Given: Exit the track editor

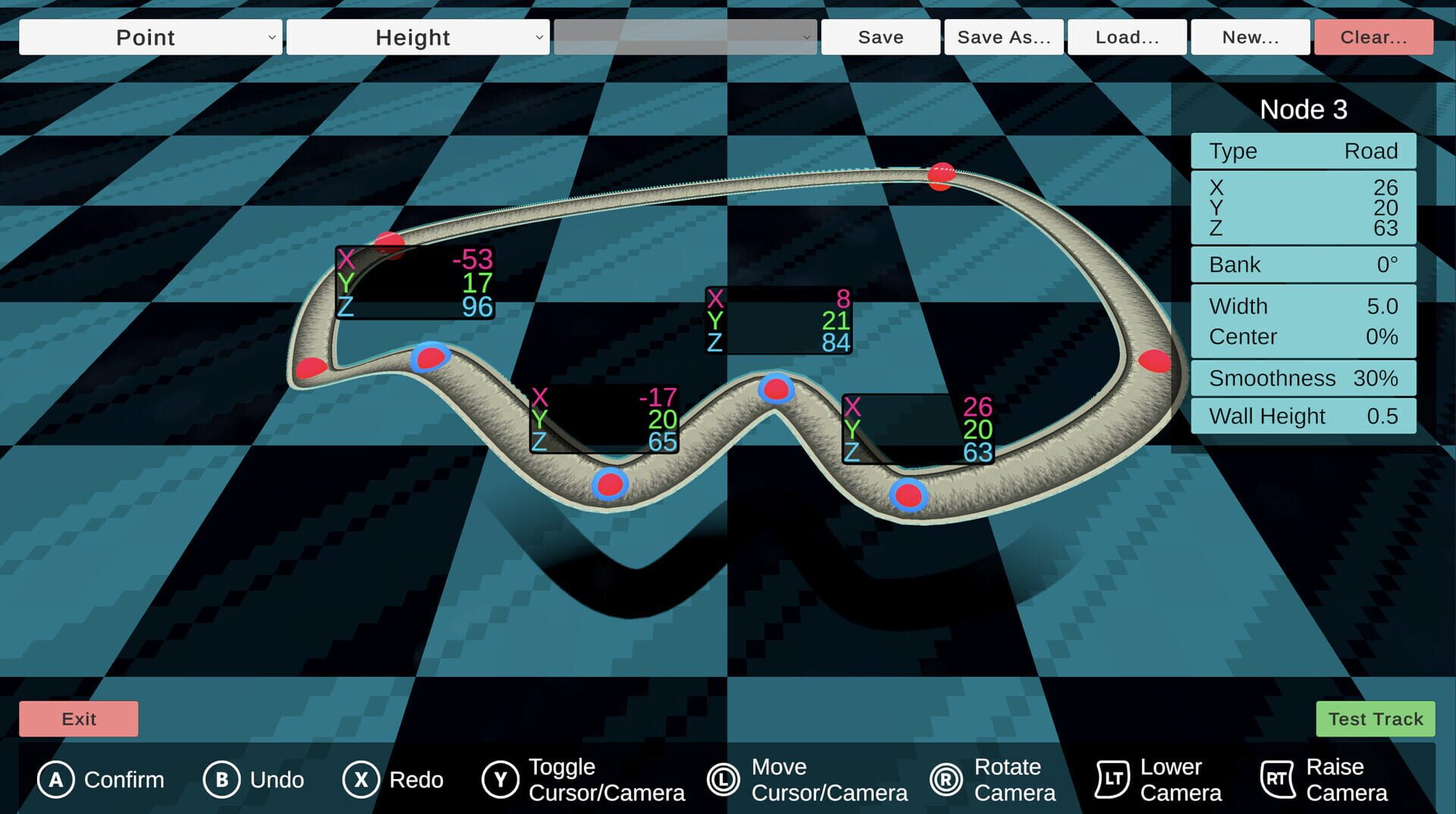Looking at the screenshot, I should click(x=78, y=719).
